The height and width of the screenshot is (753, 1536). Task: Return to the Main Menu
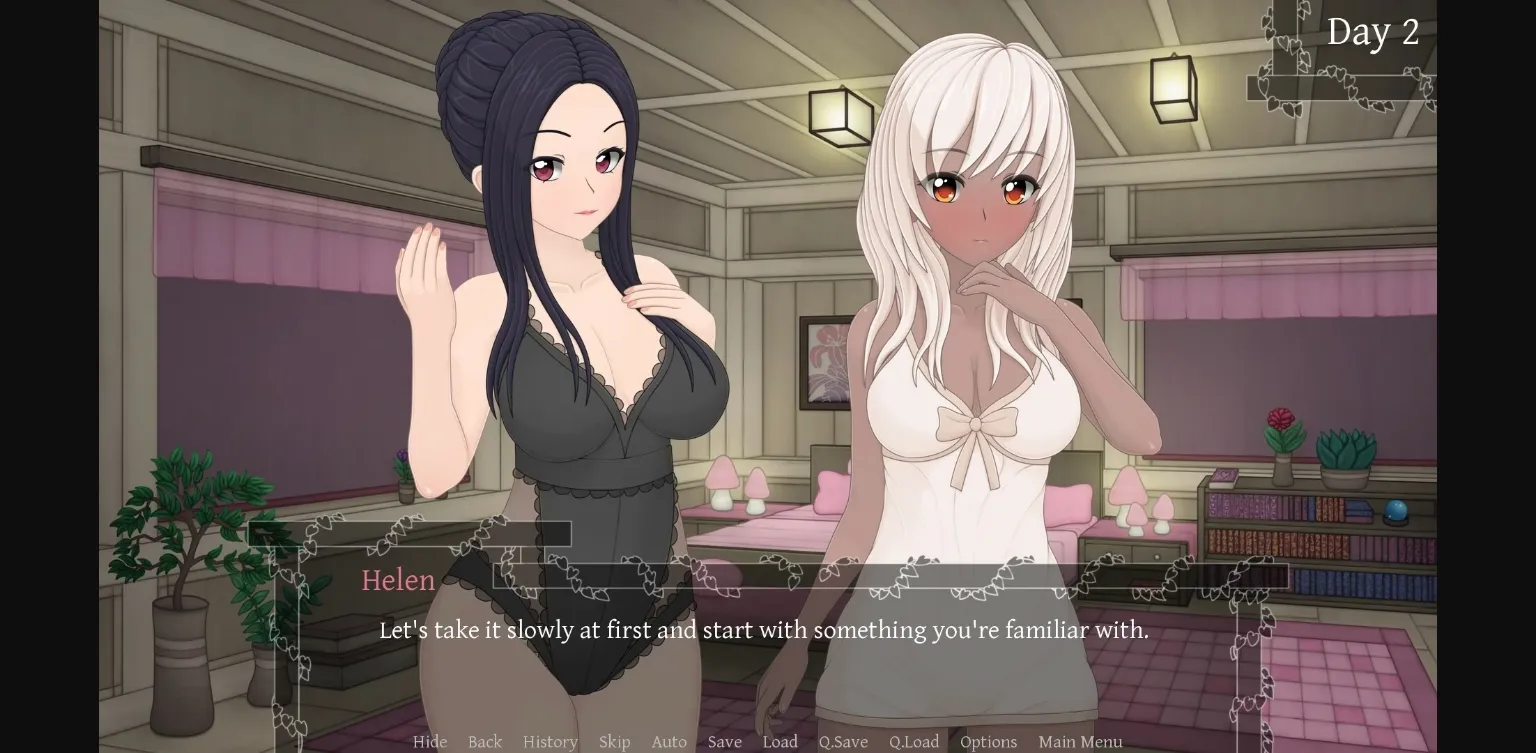click(1080, 742)
